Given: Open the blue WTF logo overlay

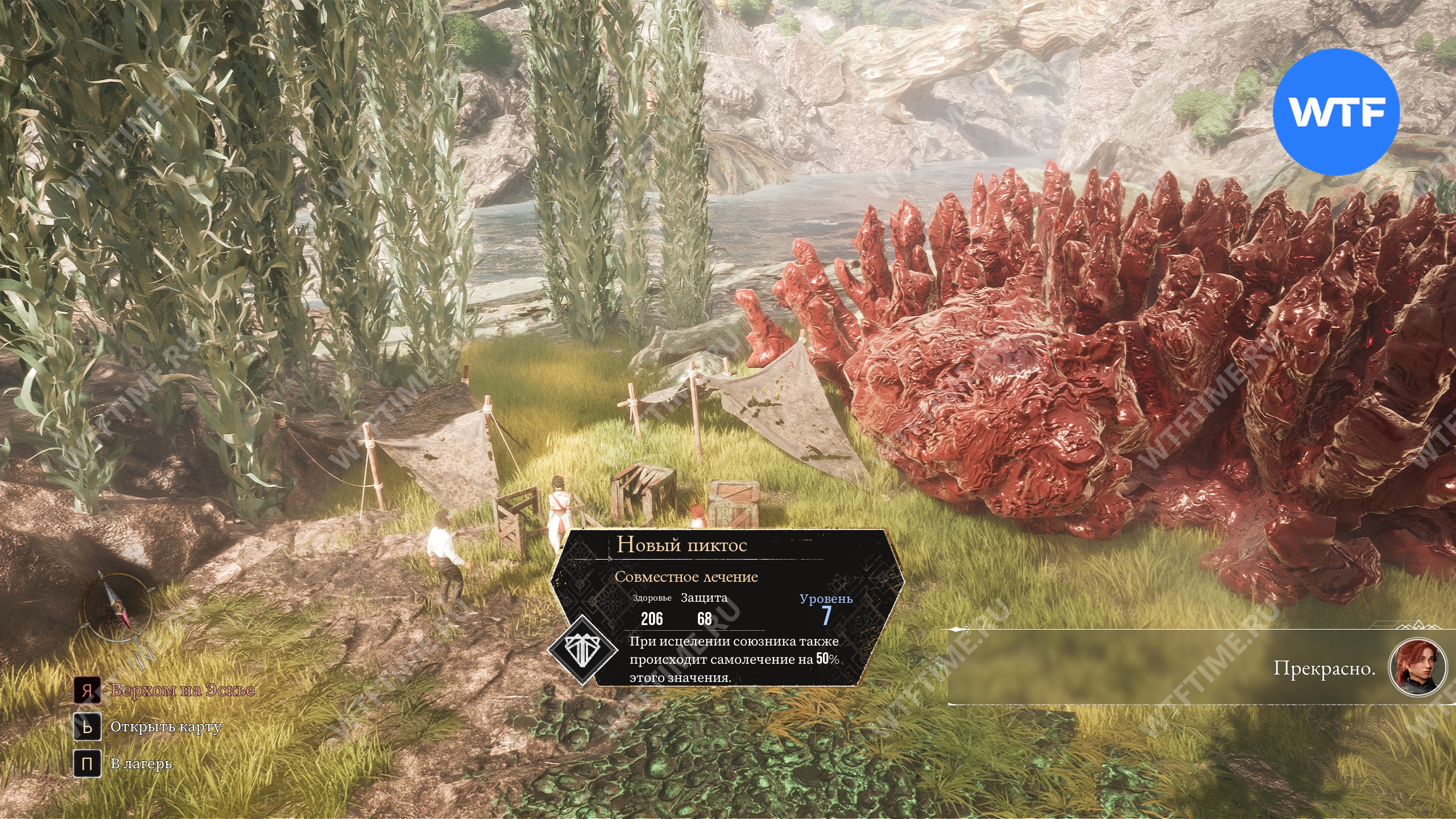Looking at the screenshot, I should [x=1335, y=111].
